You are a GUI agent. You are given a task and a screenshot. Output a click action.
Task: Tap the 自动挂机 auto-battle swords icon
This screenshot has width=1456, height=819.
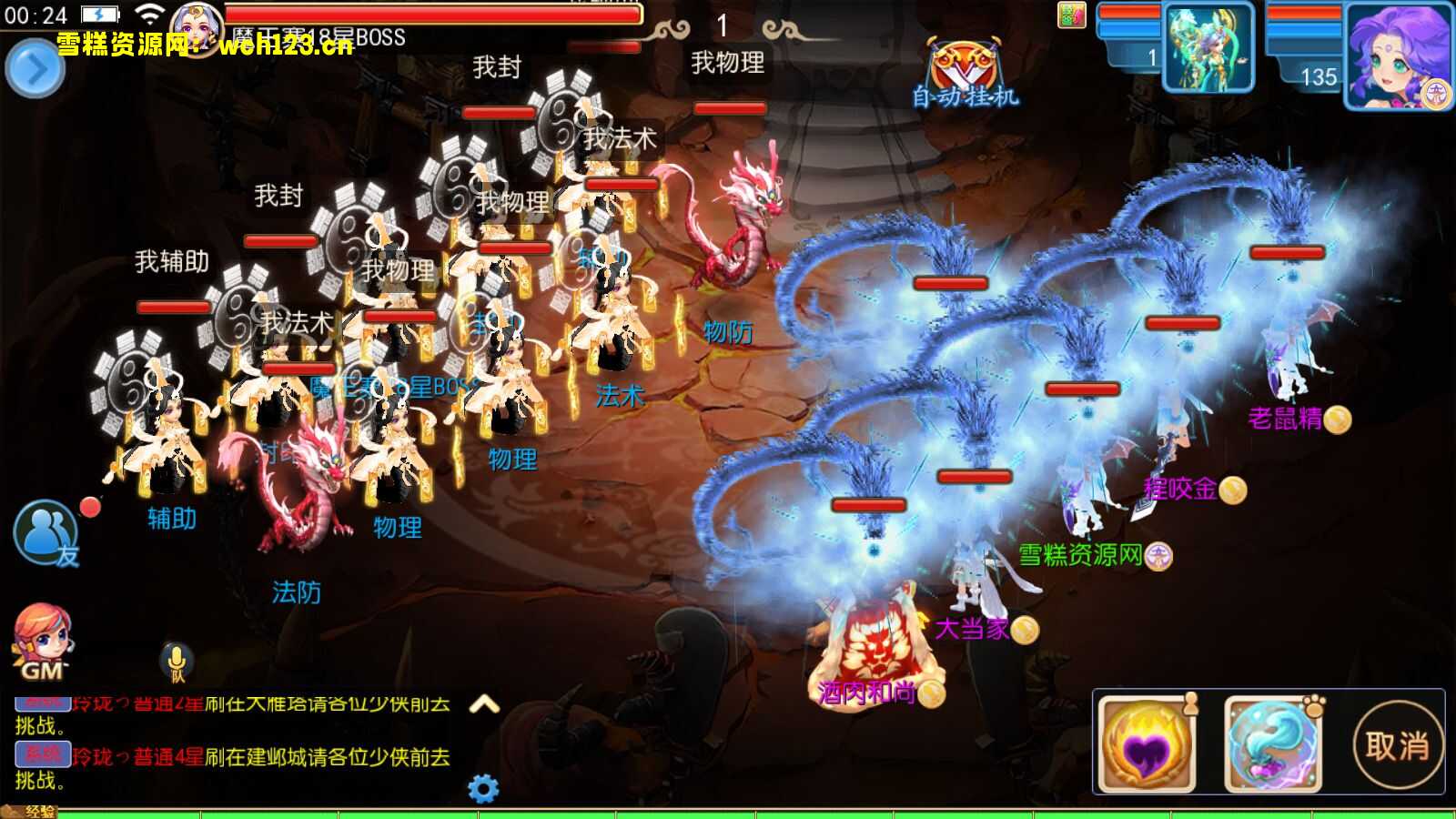coord(964,66)
